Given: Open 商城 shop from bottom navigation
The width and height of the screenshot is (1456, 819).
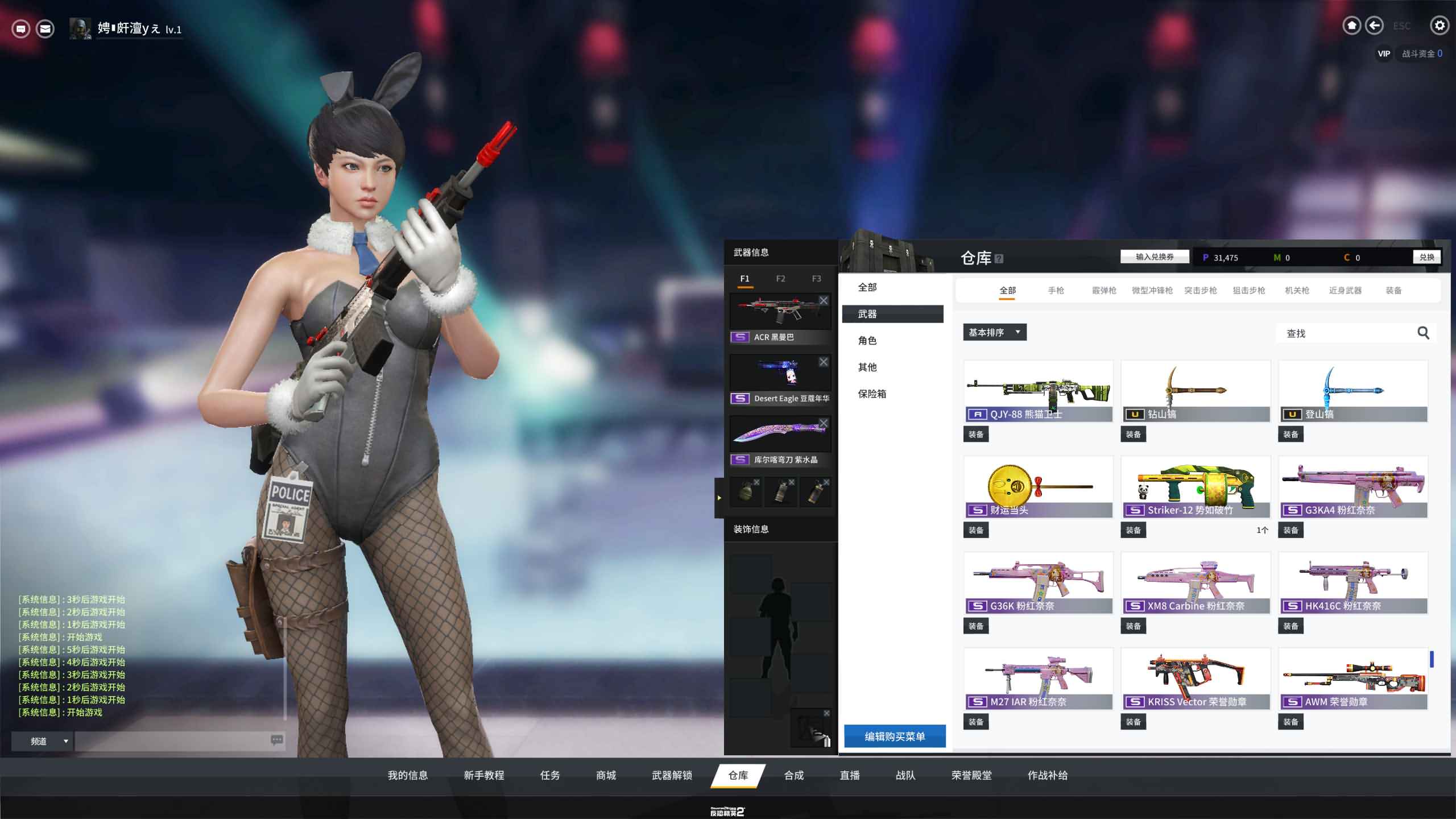Looking at the screenshot, I should pyautogui.click(x=606, y=775).
